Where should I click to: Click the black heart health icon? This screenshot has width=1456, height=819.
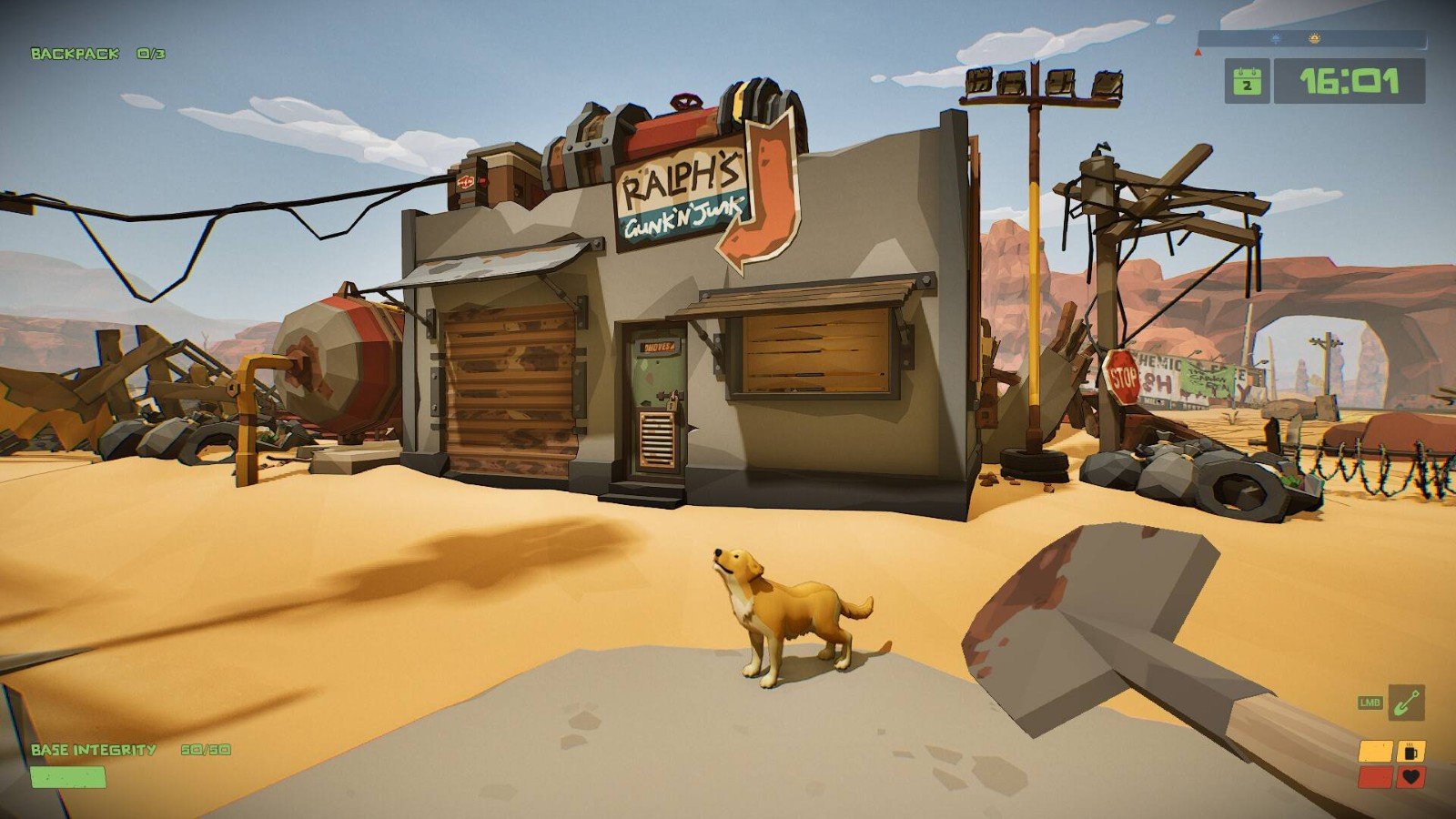pyautogui.click(x=1411, y=777)
